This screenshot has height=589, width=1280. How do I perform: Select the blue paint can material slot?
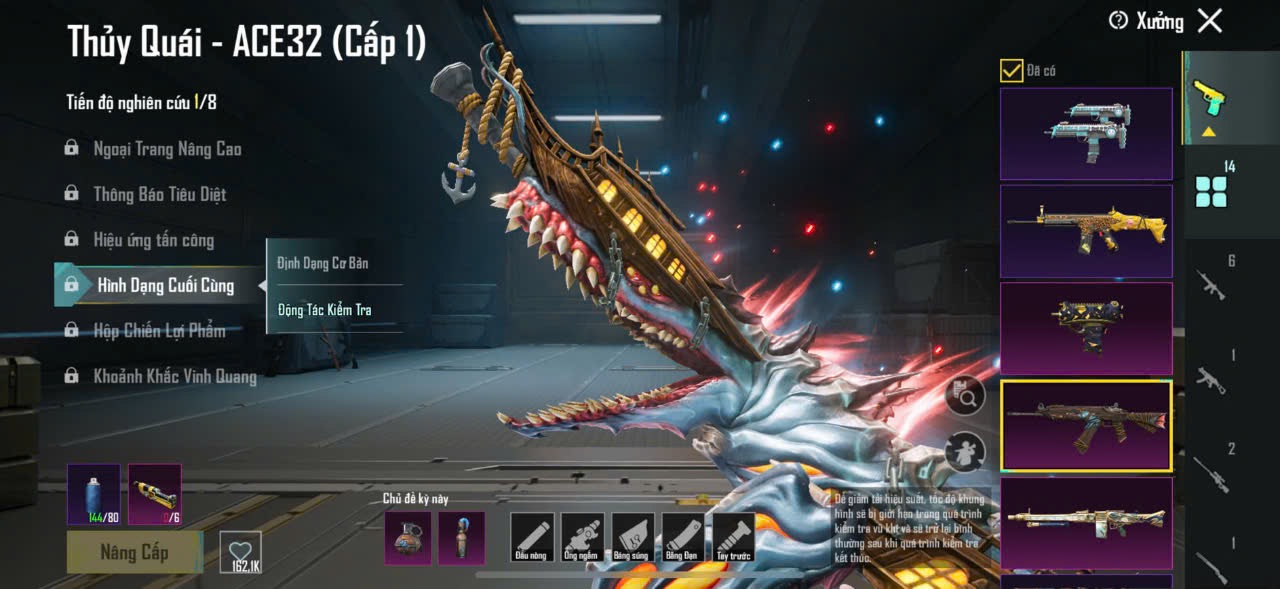pyautogui.click(x=94, y=494)
